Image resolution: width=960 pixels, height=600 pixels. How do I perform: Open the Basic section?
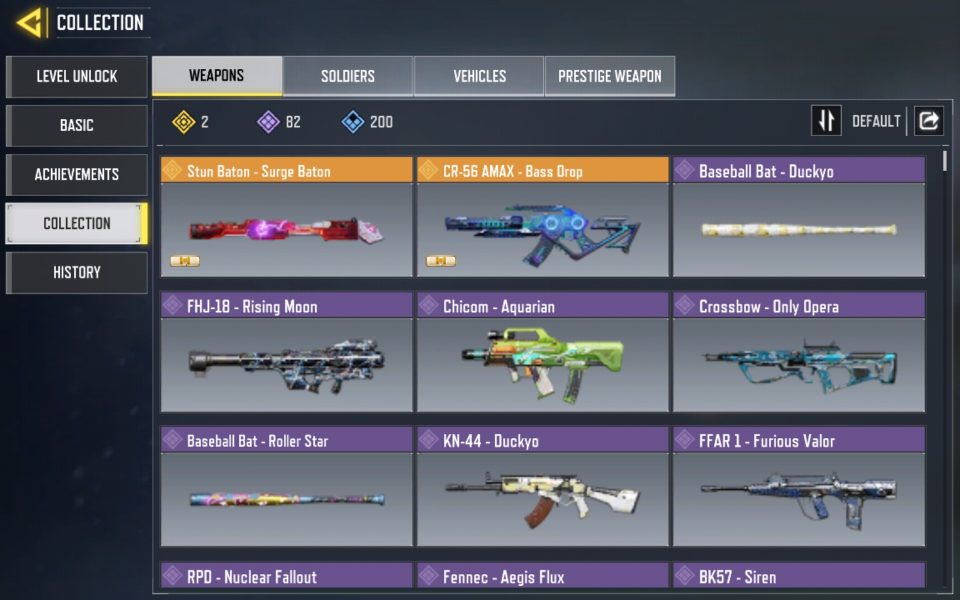(77, 125)
